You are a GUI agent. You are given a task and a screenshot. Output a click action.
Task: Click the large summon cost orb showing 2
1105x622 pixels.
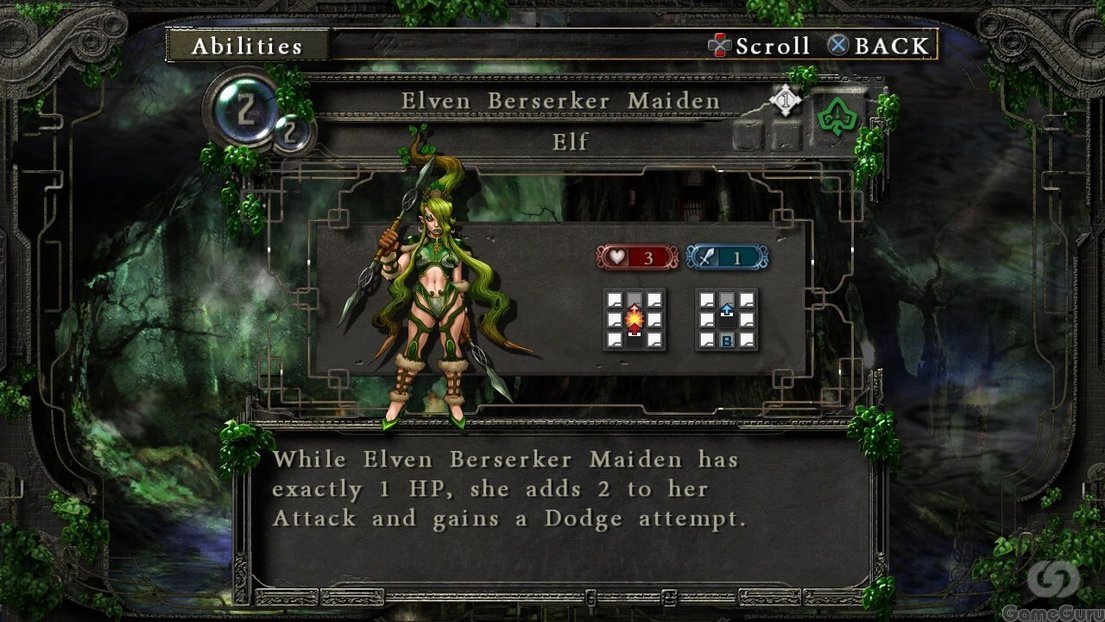click(x=242, y=108)
